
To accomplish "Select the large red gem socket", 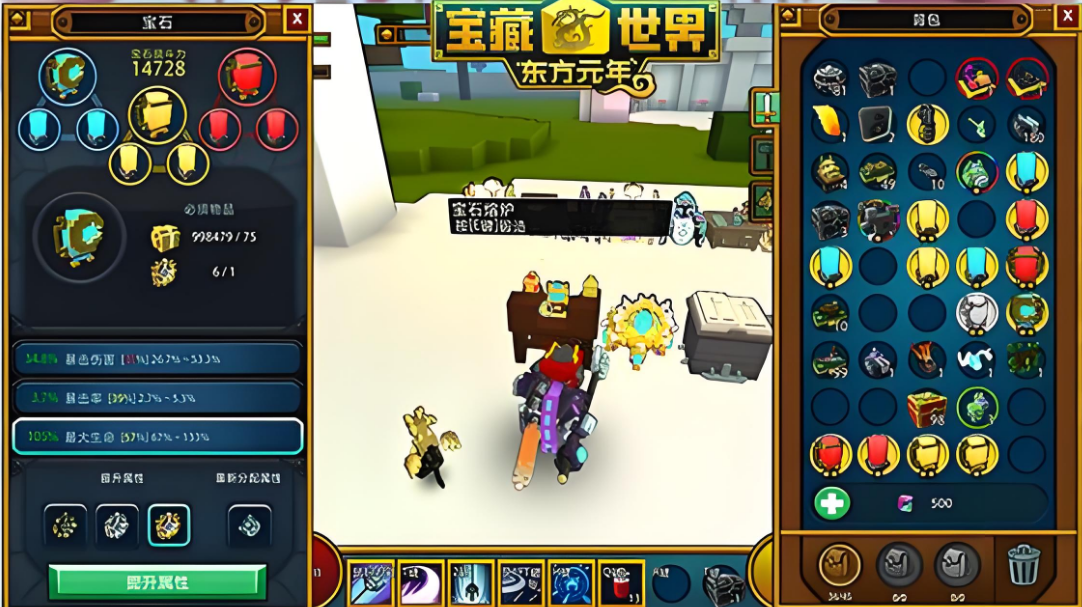I will point(247,76).
